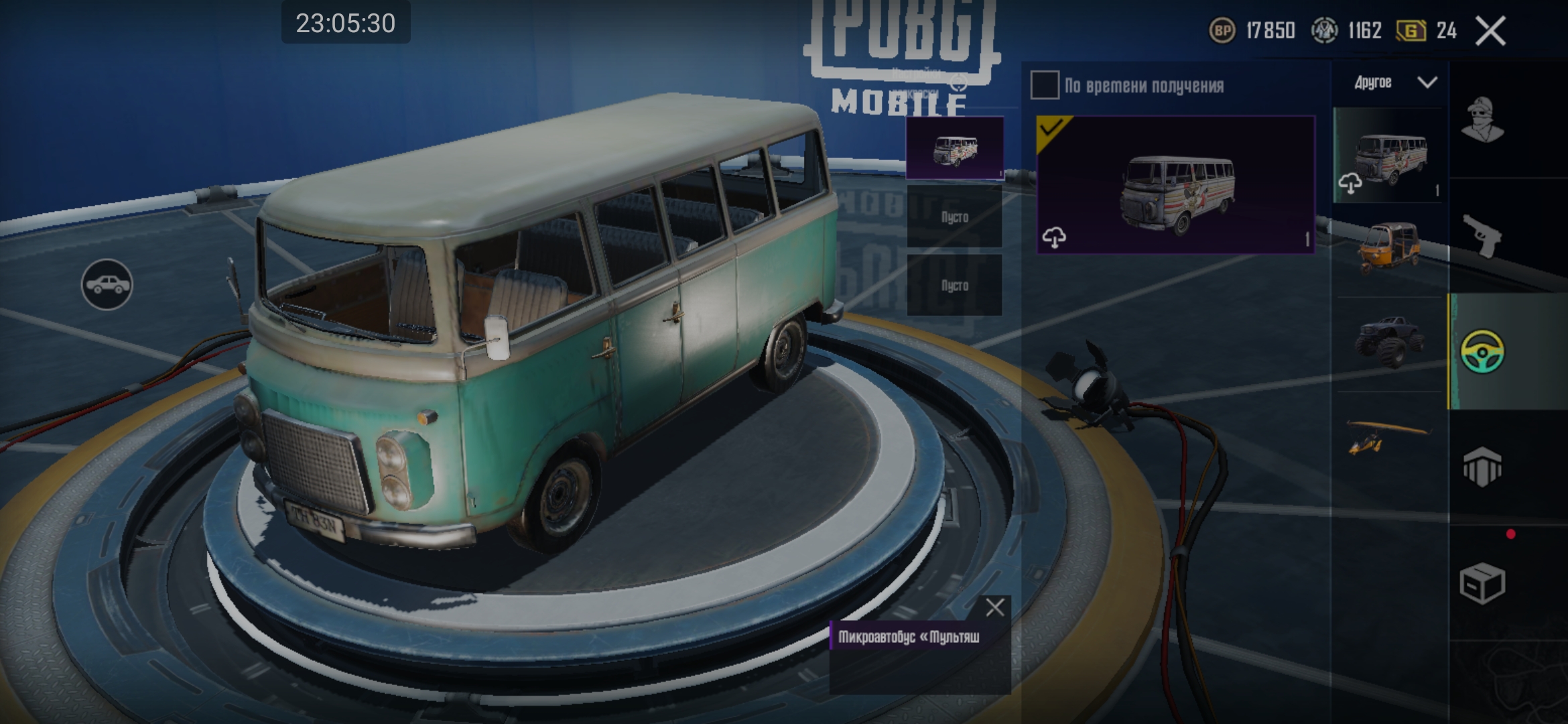Select the cartoon minibus skin card
The width and height of the screenshot is (1568, 724).
click(x=1175, y=185)
